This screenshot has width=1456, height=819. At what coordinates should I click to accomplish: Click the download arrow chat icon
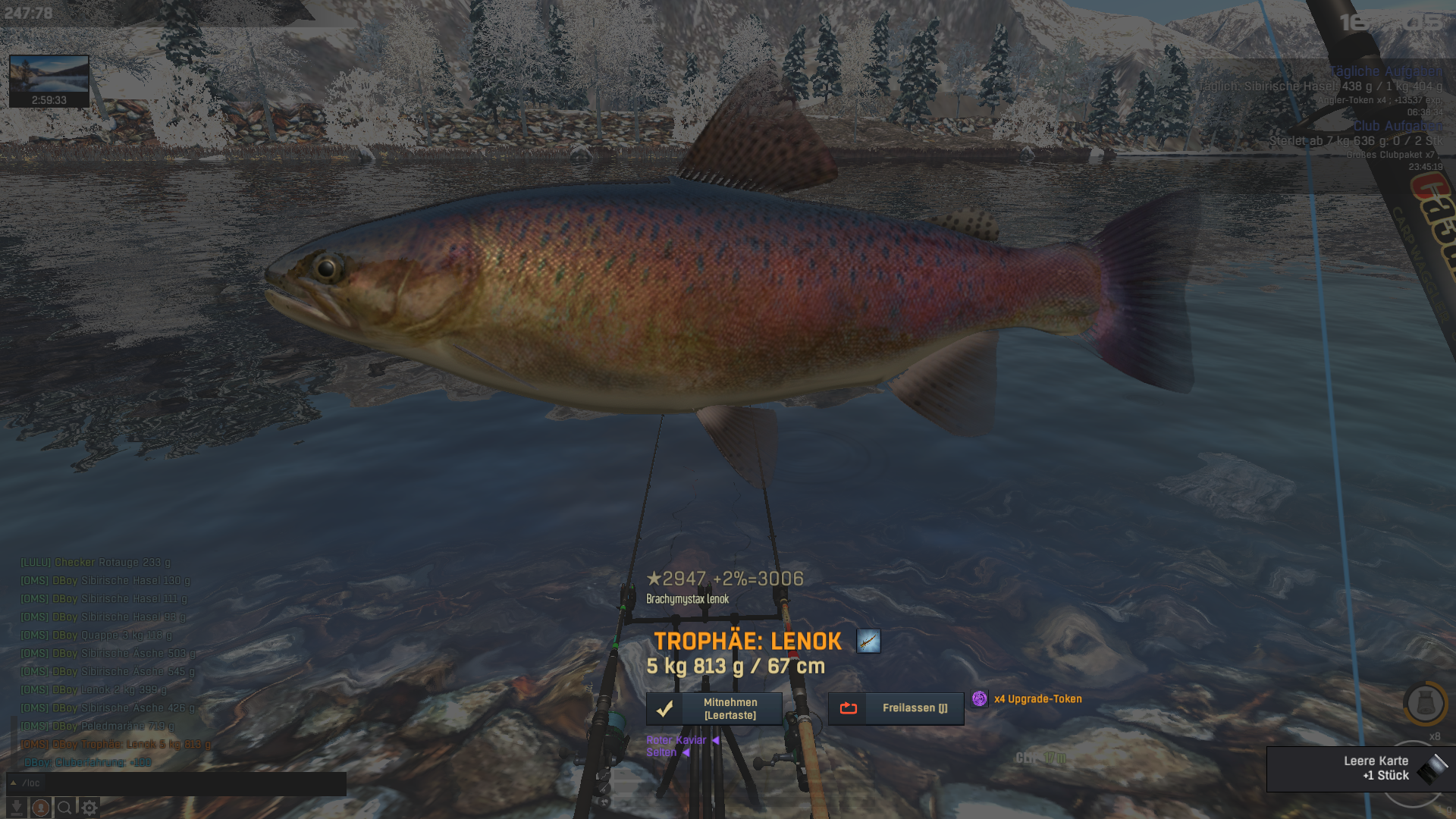[x=17, y=808]
